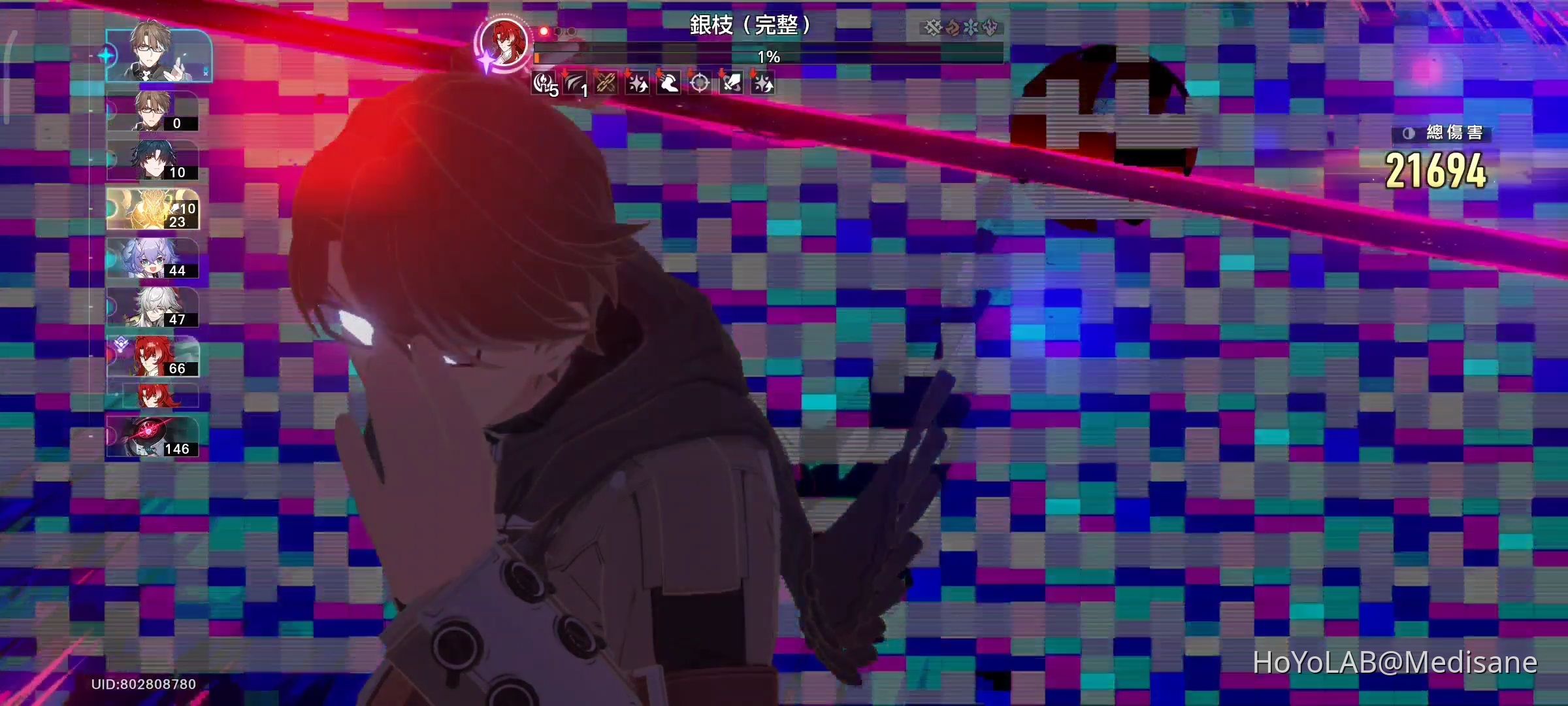The image size is (1568, 706).
Task: Inspect the burn debuff with 5 stacks
Action: 544,84
